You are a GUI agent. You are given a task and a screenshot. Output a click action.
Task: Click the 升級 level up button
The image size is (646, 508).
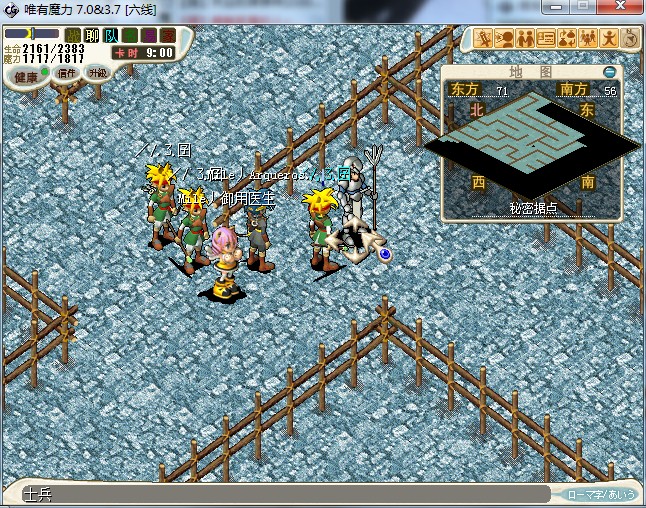pyautogui.click(x=97, y=73)
